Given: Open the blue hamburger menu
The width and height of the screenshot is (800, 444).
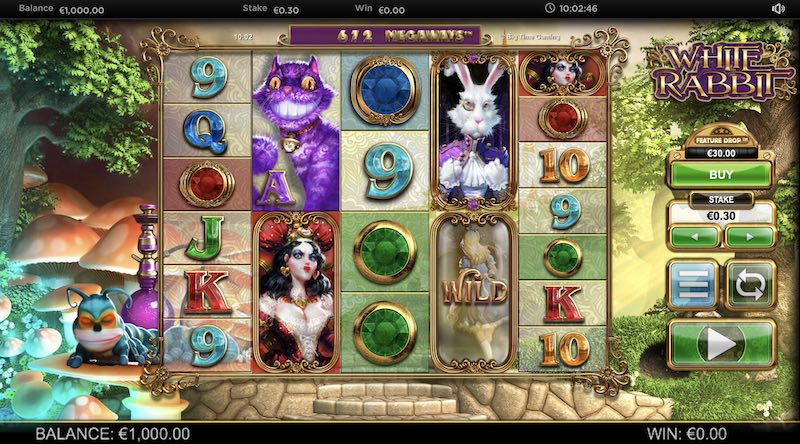Looking at the screenshot, I should click(x=692, y=285).
